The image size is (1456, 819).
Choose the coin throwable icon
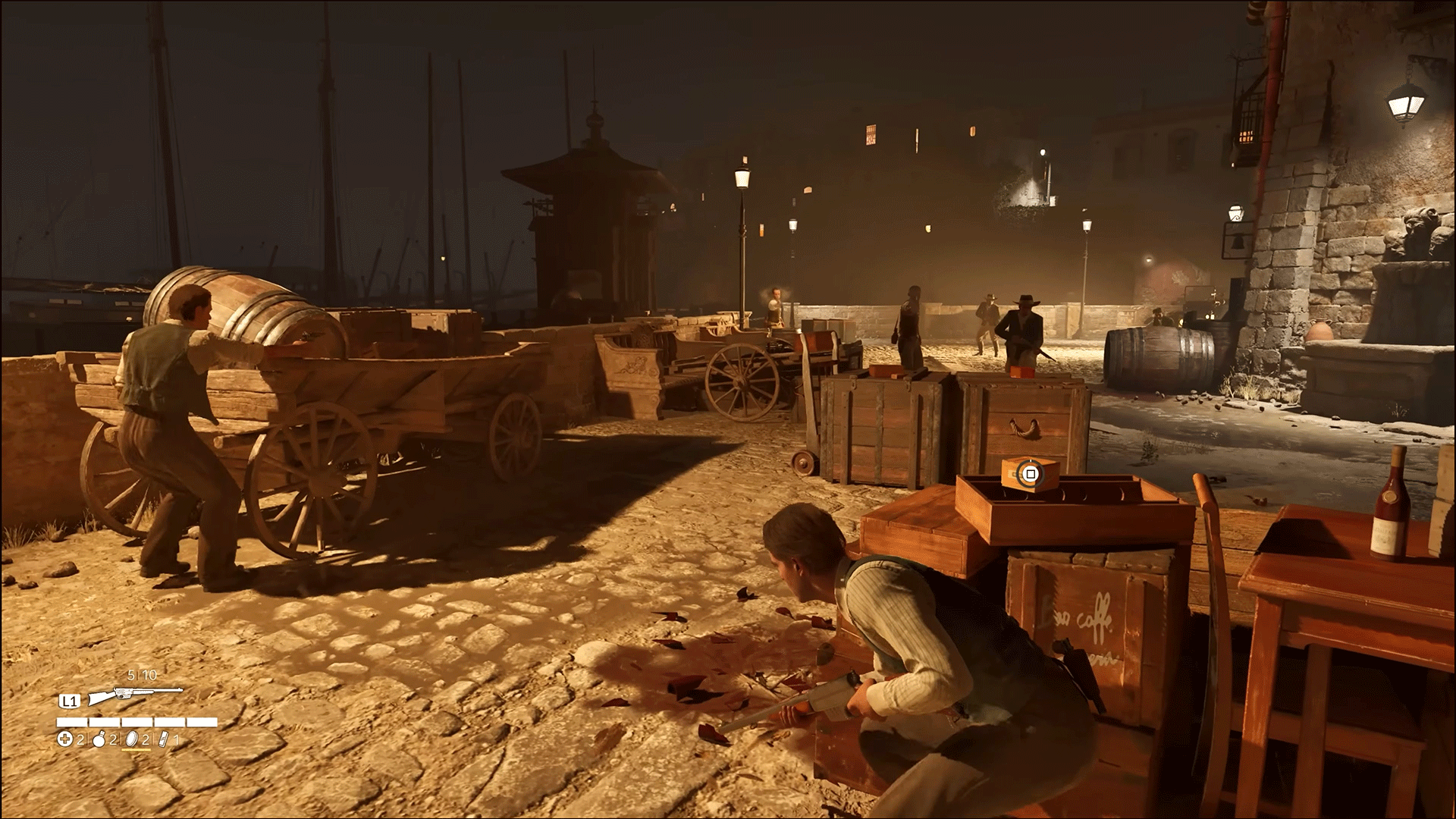[x=131, y=740]
